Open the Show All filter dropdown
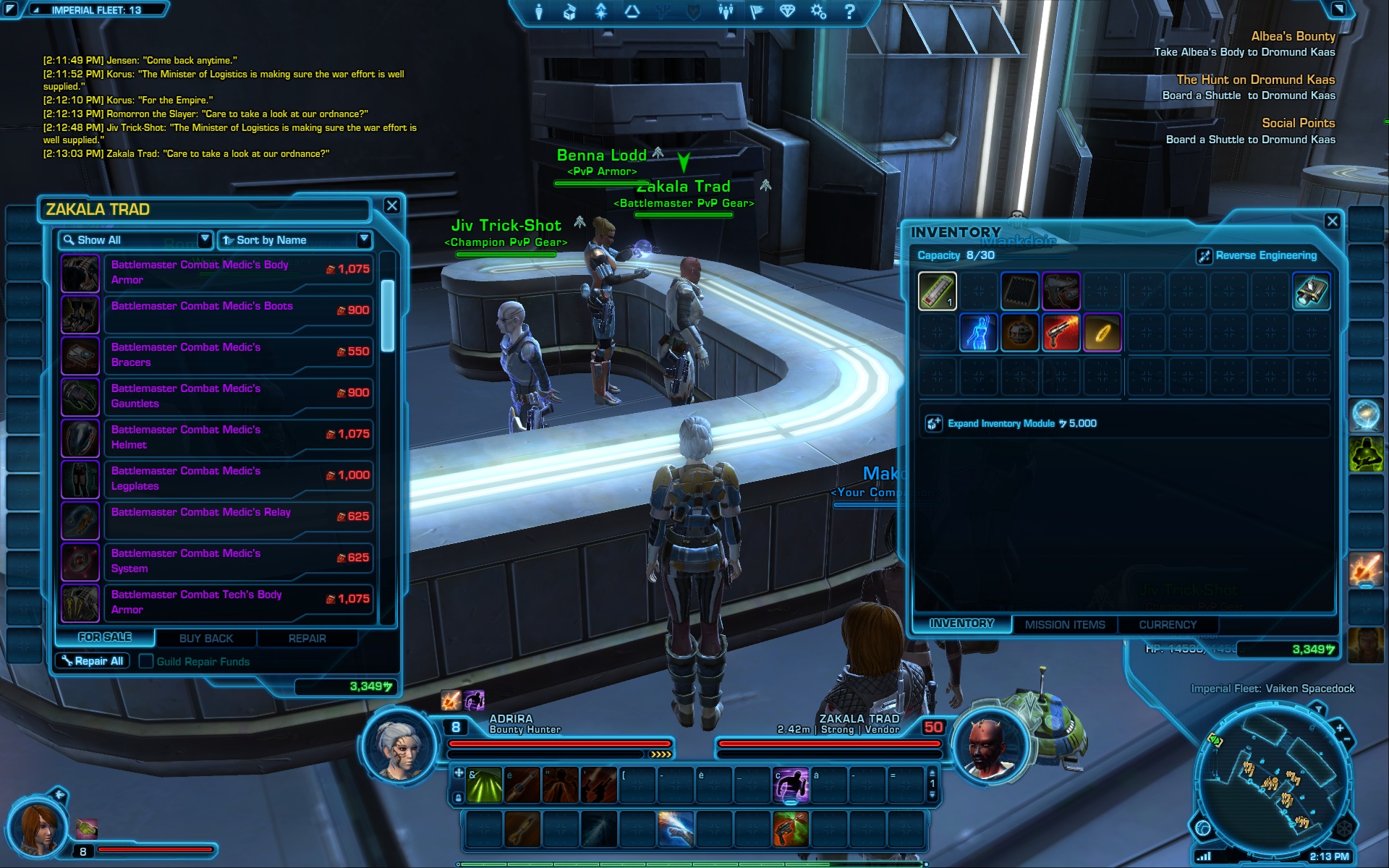Viewport: 1389px width, 868px height. tap(135, 239)
